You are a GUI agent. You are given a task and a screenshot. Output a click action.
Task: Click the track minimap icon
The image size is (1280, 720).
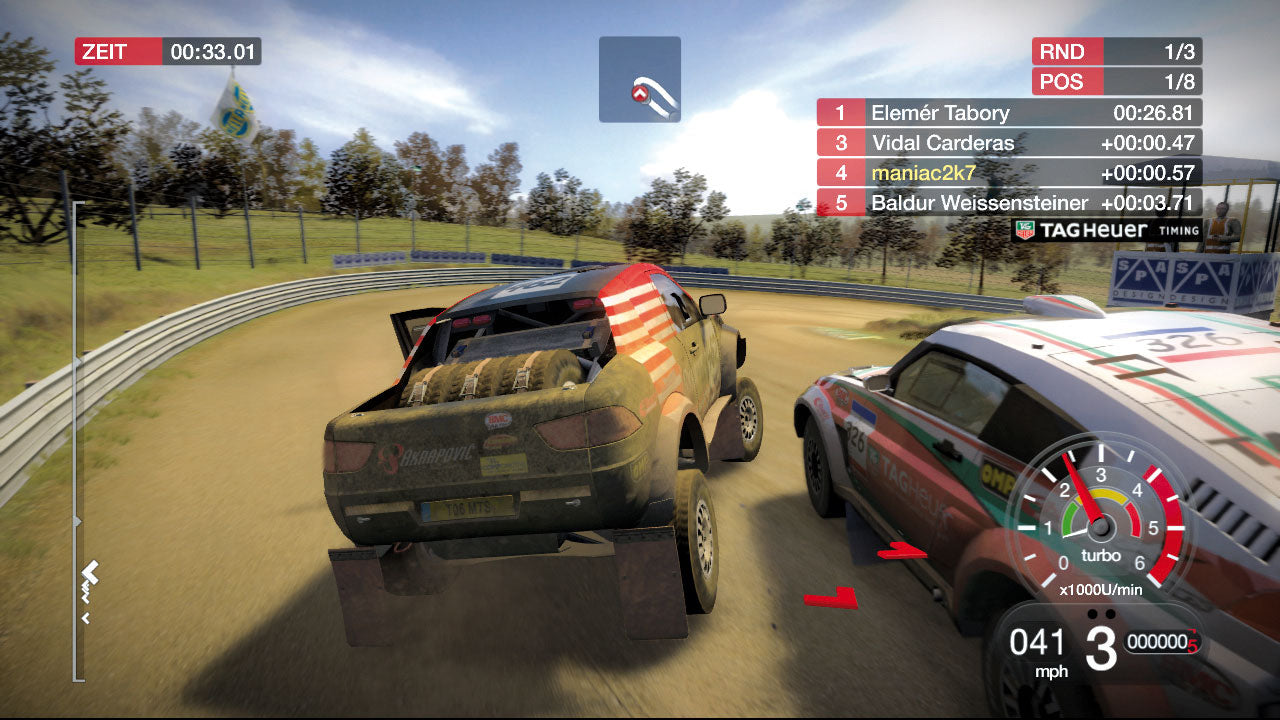tap(640, 78)
